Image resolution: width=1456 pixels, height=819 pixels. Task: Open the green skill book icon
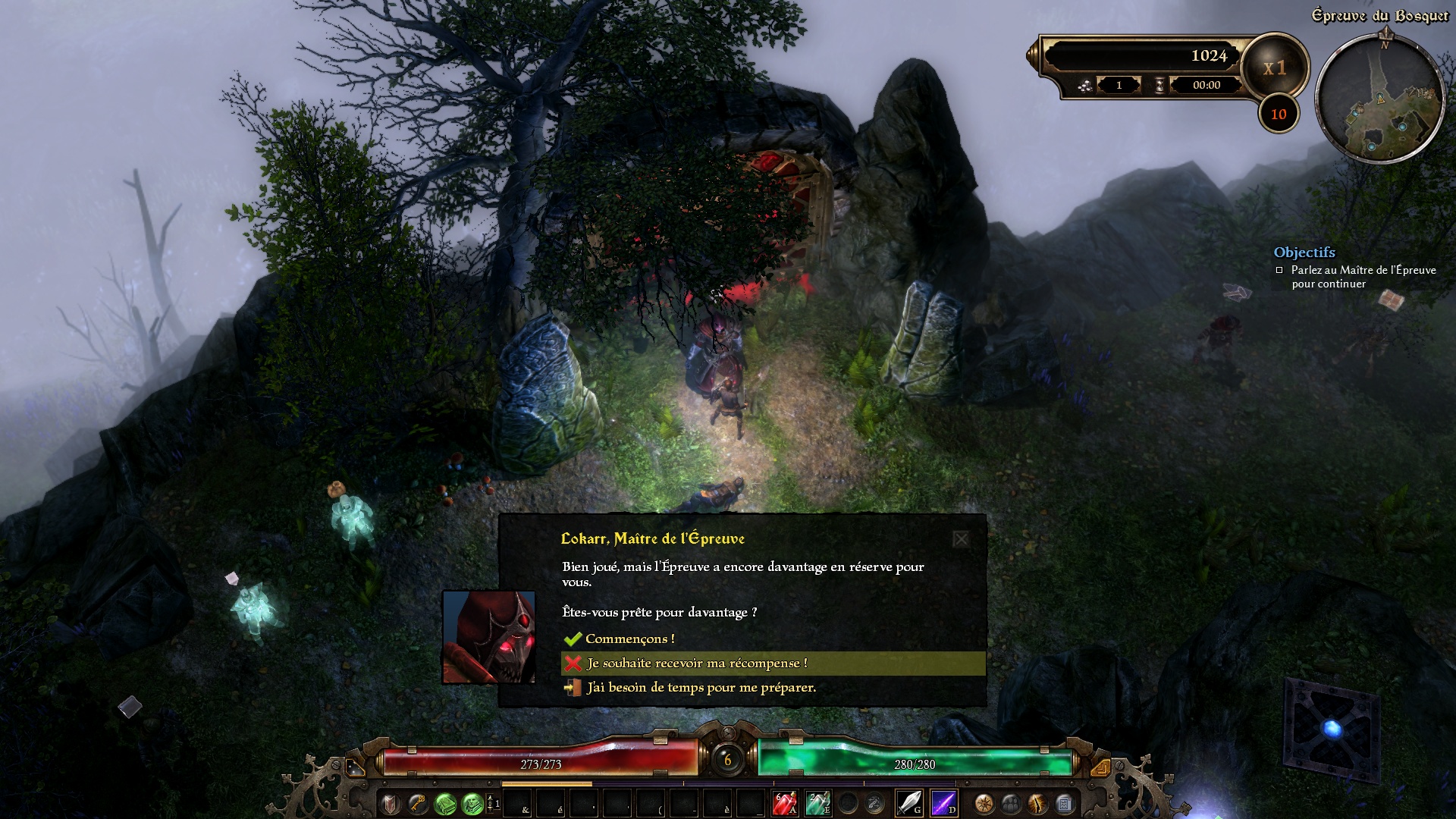[x=445, y=802]
